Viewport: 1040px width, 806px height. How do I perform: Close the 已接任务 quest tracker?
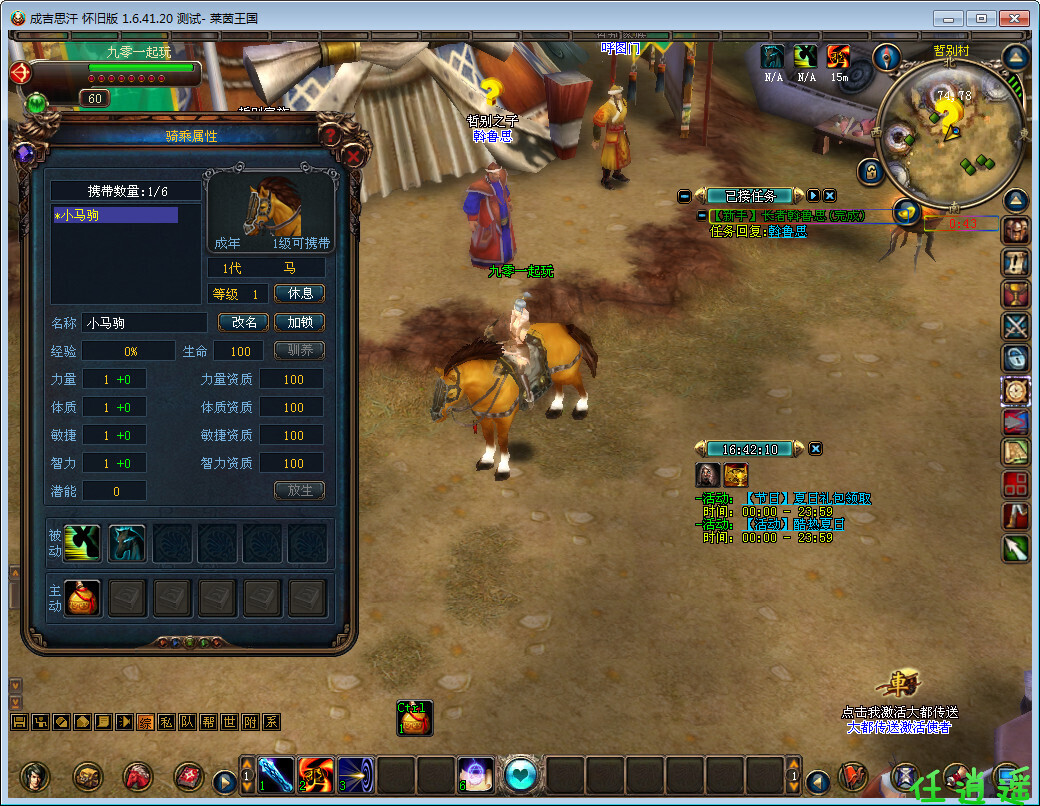click(x=830, y=196)
